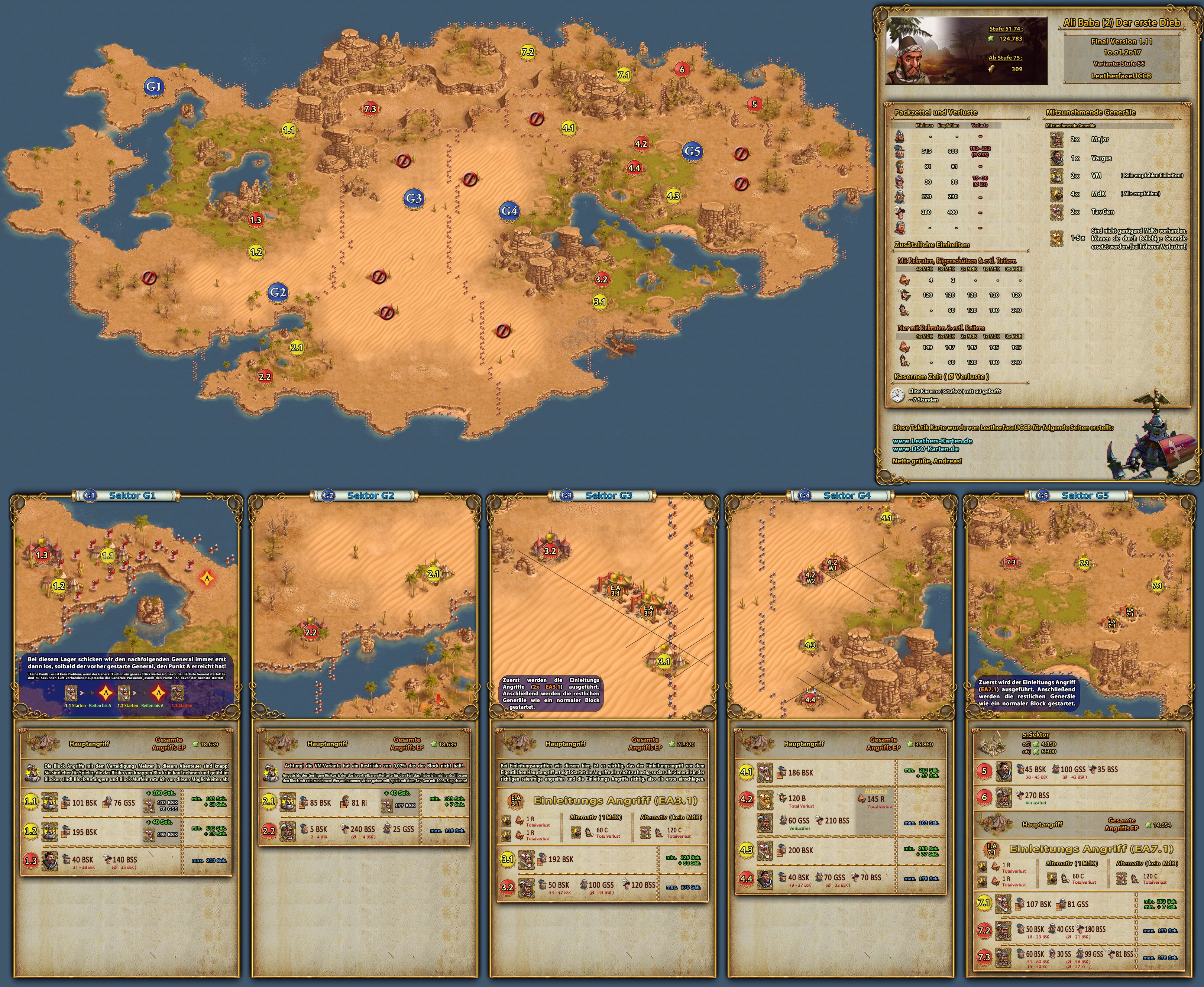
Task: Select blue G1 marker on the overview map
Action: pyautogui.click(x=153, y=87)
